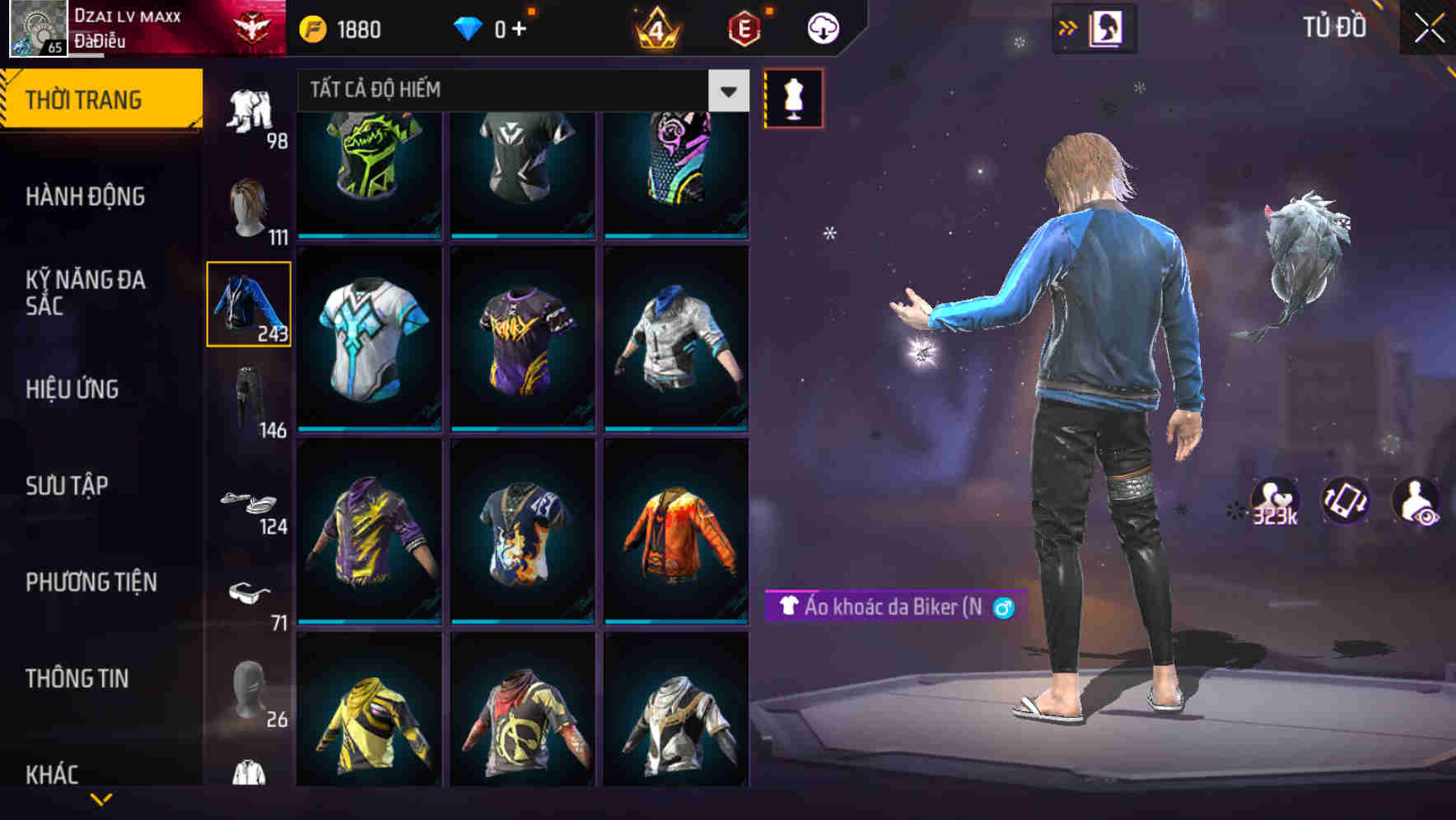This screenshot has width=1456, height=820.
Task: Open the masks category showing 26 items
Action: (x=247, y=696)
